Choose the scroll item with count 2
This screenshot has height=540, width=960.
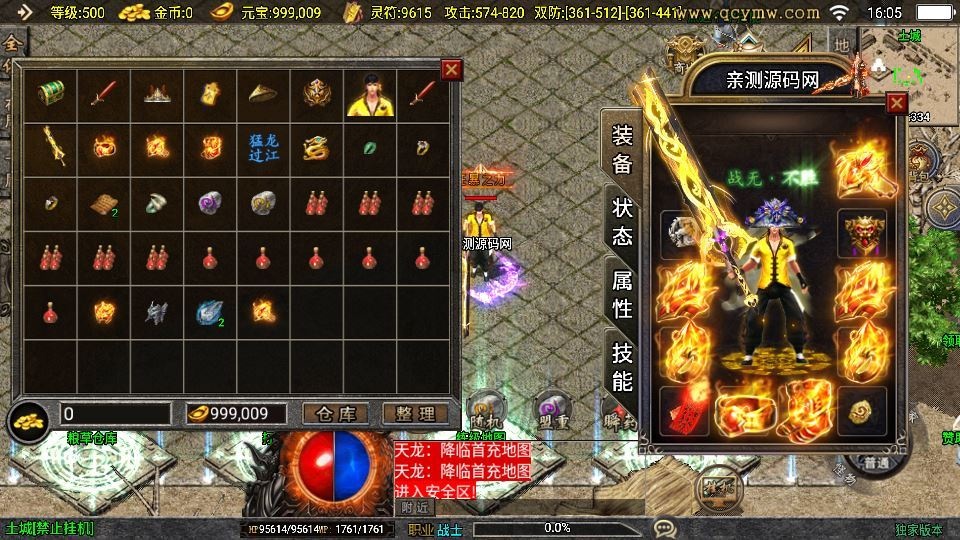(x=104, y=202)
